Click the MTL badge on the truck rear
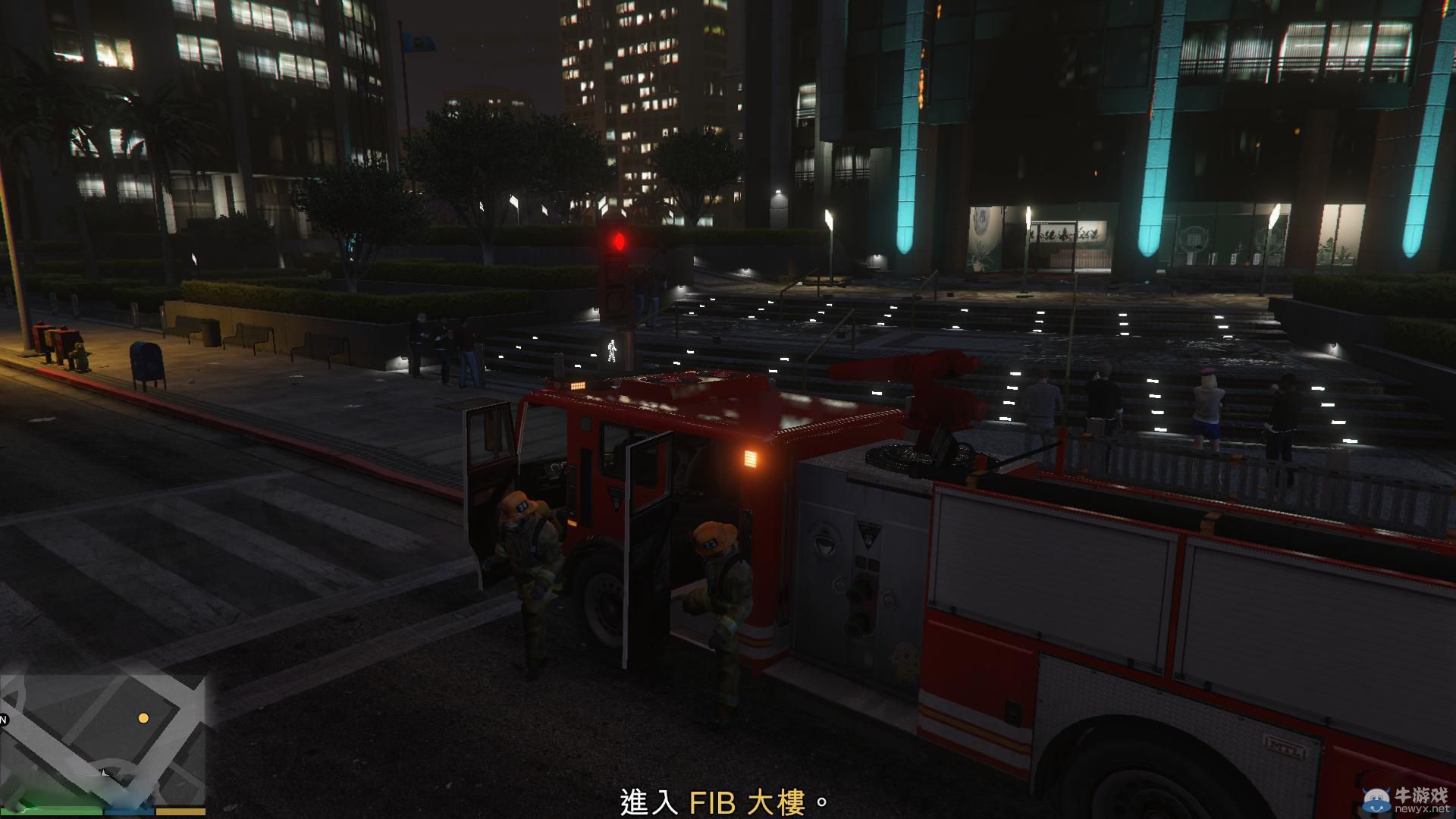Image resolution: width=1456 pixels, height=819 pixels. click(x=1285, y=748)
